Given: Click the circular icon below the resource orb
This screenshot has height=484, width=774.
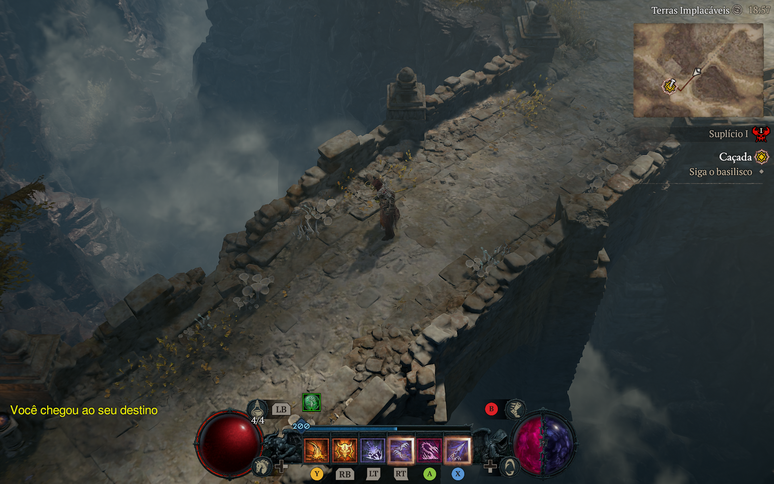Looking at the screenshot, I should pos(509,465).
